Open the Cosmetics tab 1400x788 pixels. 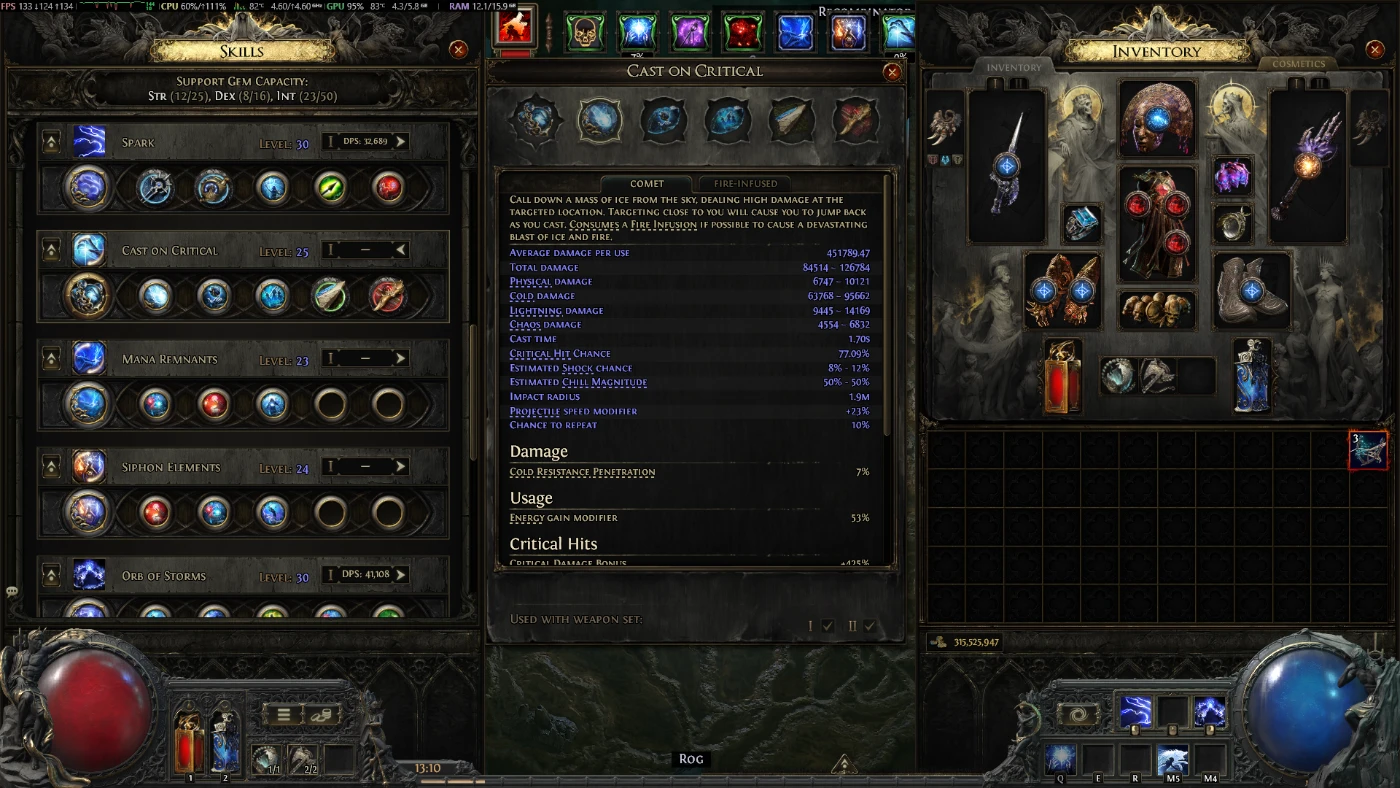[x=1296, y=63]
